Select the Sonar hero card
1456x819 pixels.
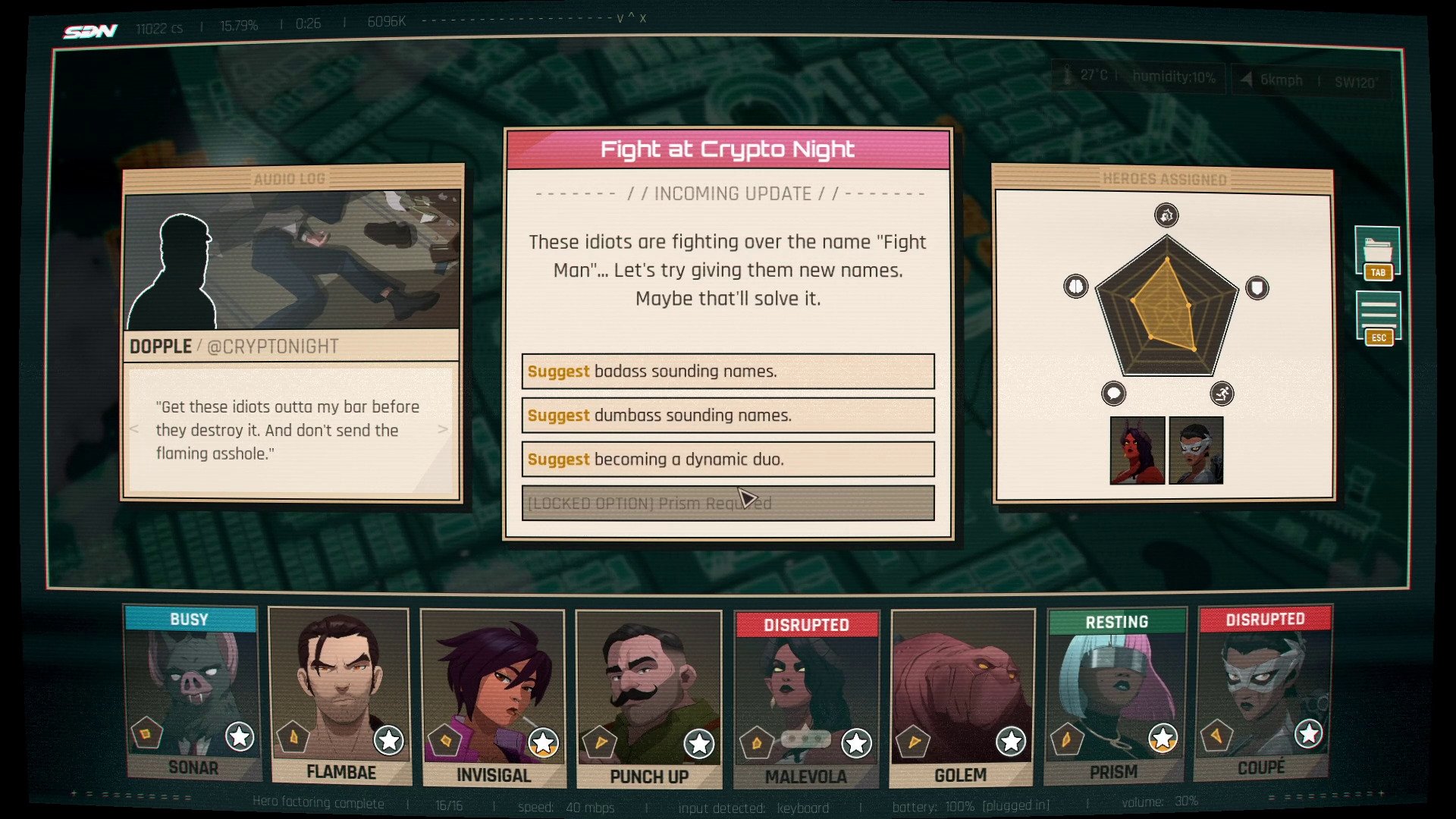pyautogui.click(x=192, y=694)
